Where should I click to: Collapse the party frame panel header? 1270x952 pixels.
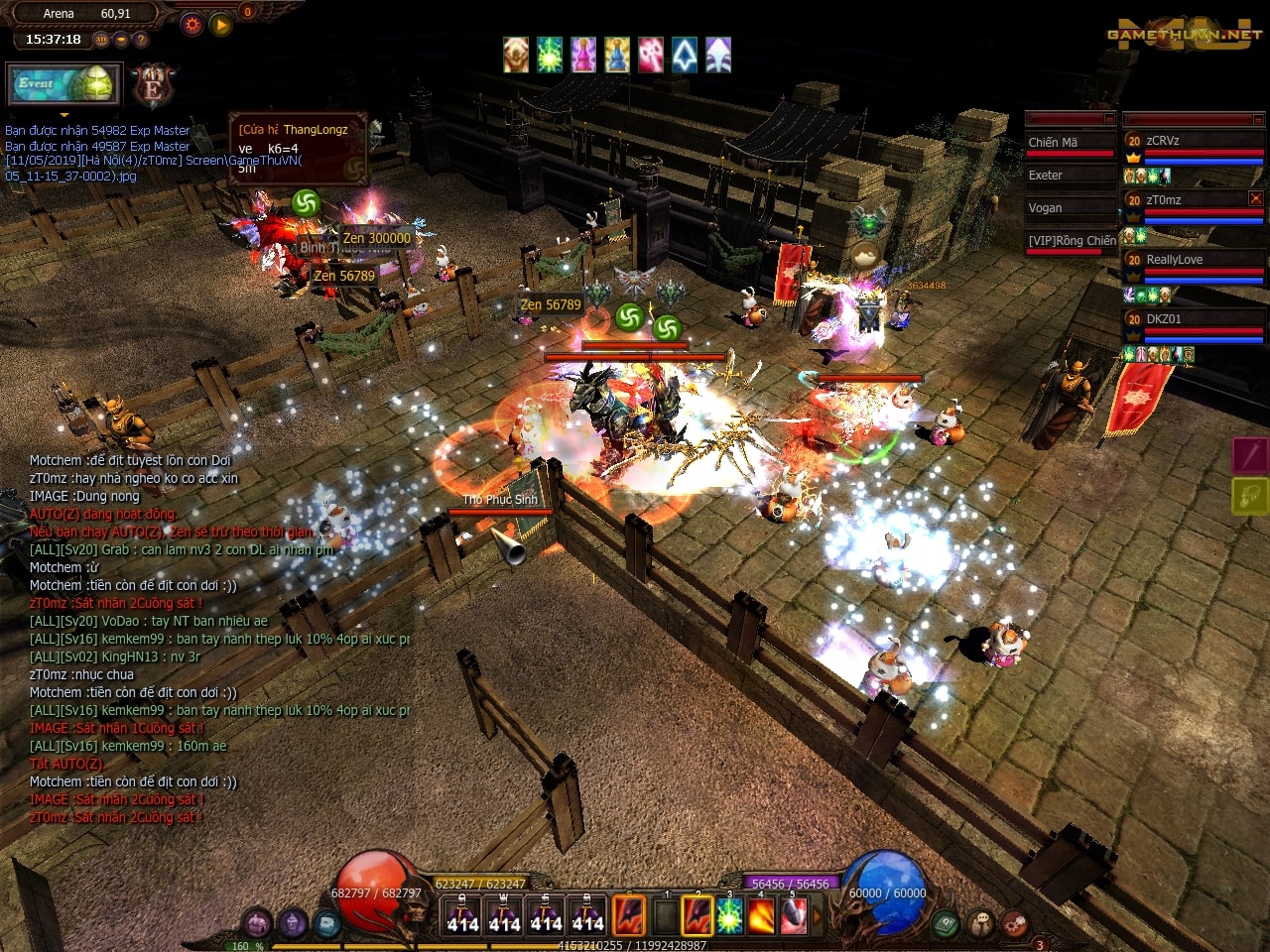[x=1257, y=119]
